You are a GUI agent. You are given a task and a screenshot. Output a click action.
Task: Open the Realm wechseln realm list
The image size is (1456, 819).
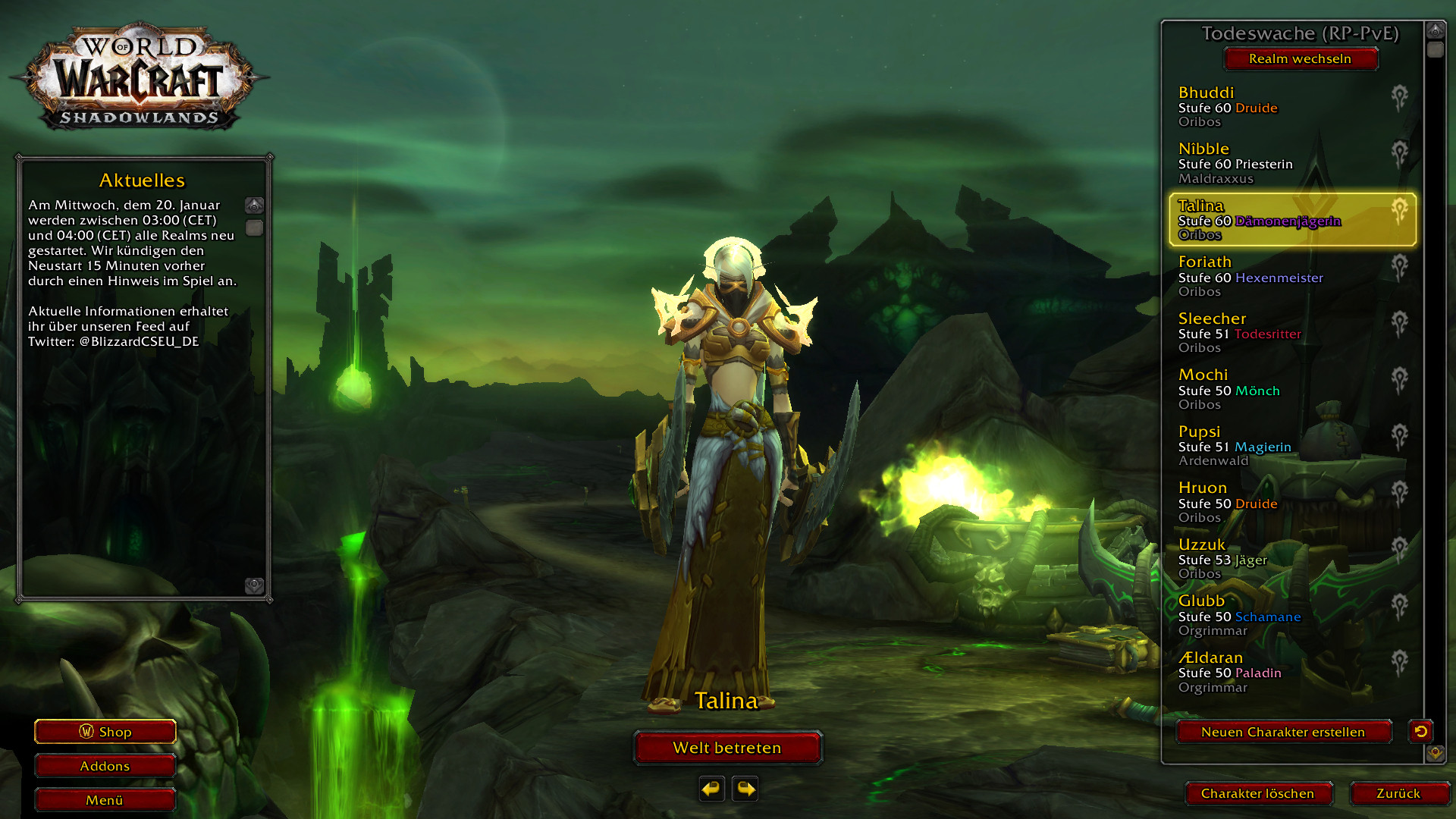[1300, 58]
